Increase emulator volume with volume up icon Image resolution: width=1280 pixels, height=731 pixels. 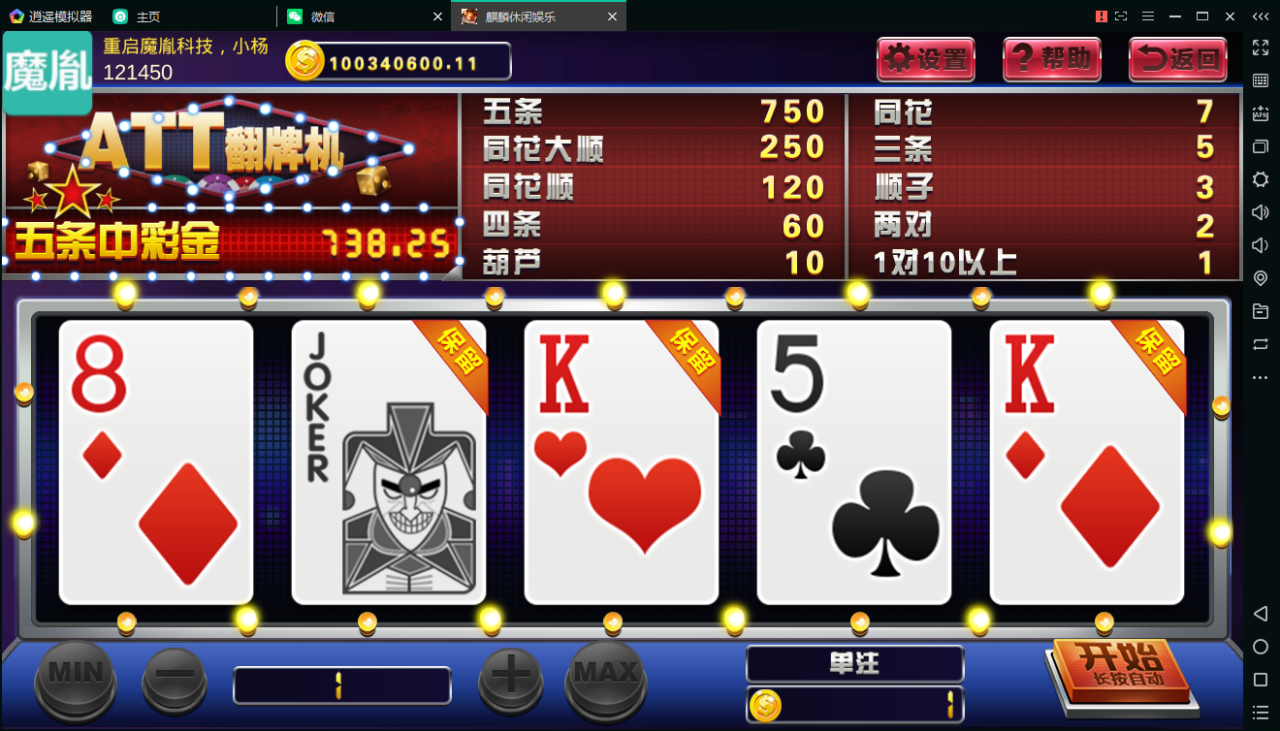tap(1259, 212)
